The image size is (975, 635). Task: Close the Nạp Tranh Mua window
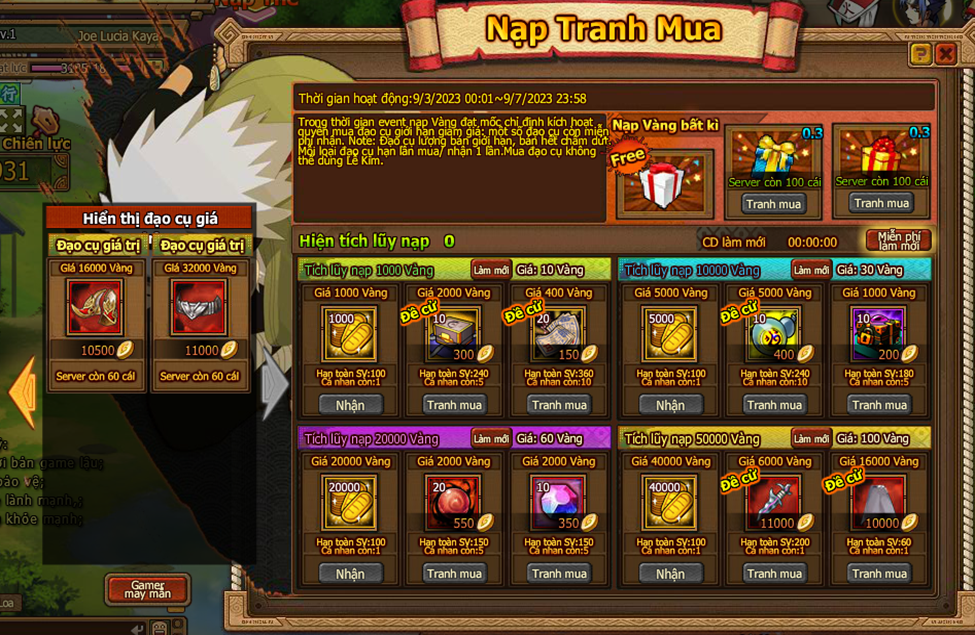point(945,54)
